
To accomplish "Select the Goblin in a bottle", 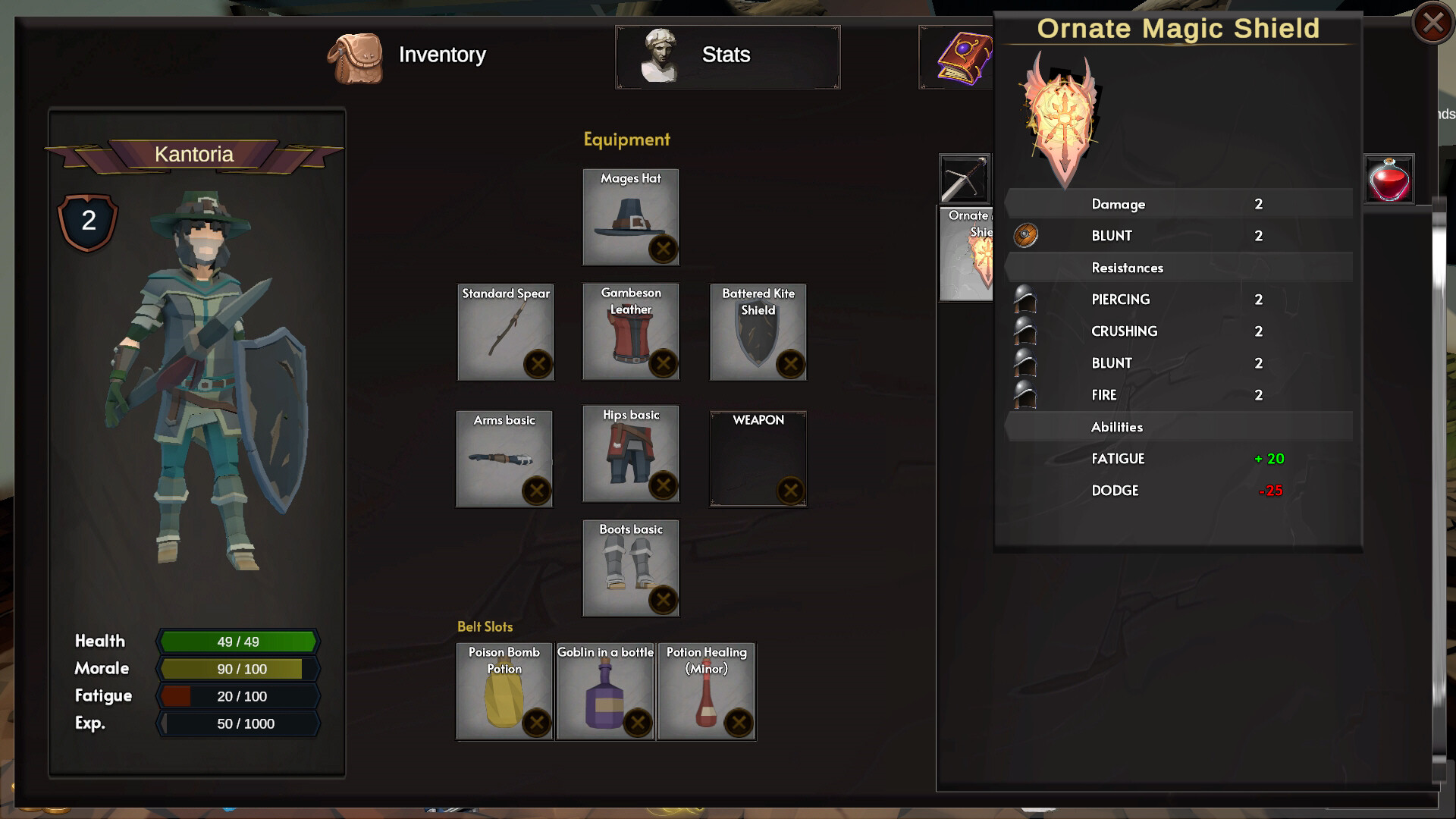I will coord(605,691).
